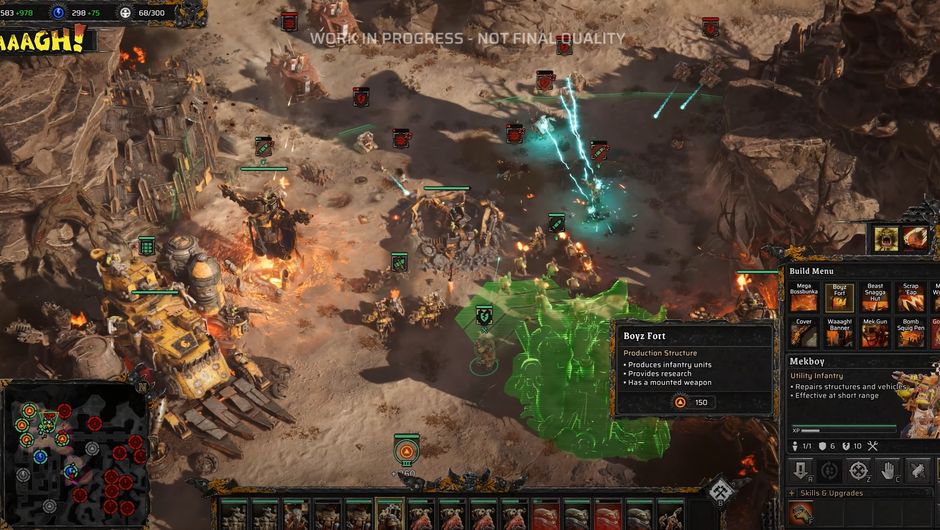Image resolution: width=940 pixels, height=530 pixels.
Task: Toggle the build hammer button on the unit bar
Action: pos(719,492)
